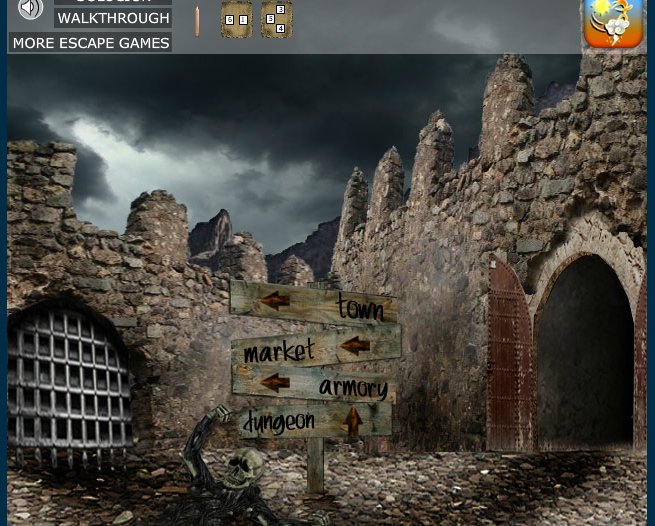The width and height of the screenshot is (655, 526).
Task: Click the MORE ESCAPE GAMES button
Action: tap(91, 43)
